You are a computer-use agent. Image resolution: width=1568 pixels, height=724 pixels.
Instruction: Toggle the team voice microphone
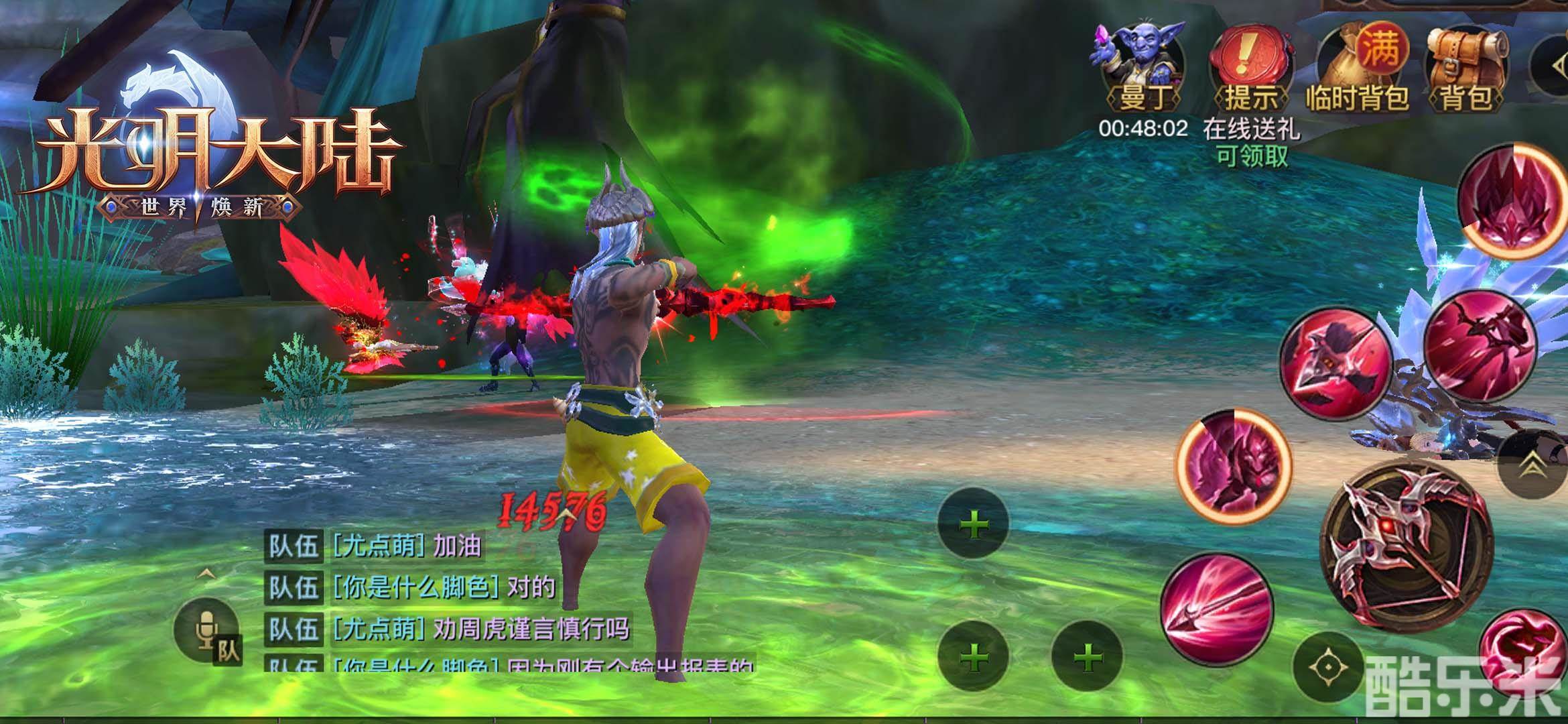[x=207, y=630]
